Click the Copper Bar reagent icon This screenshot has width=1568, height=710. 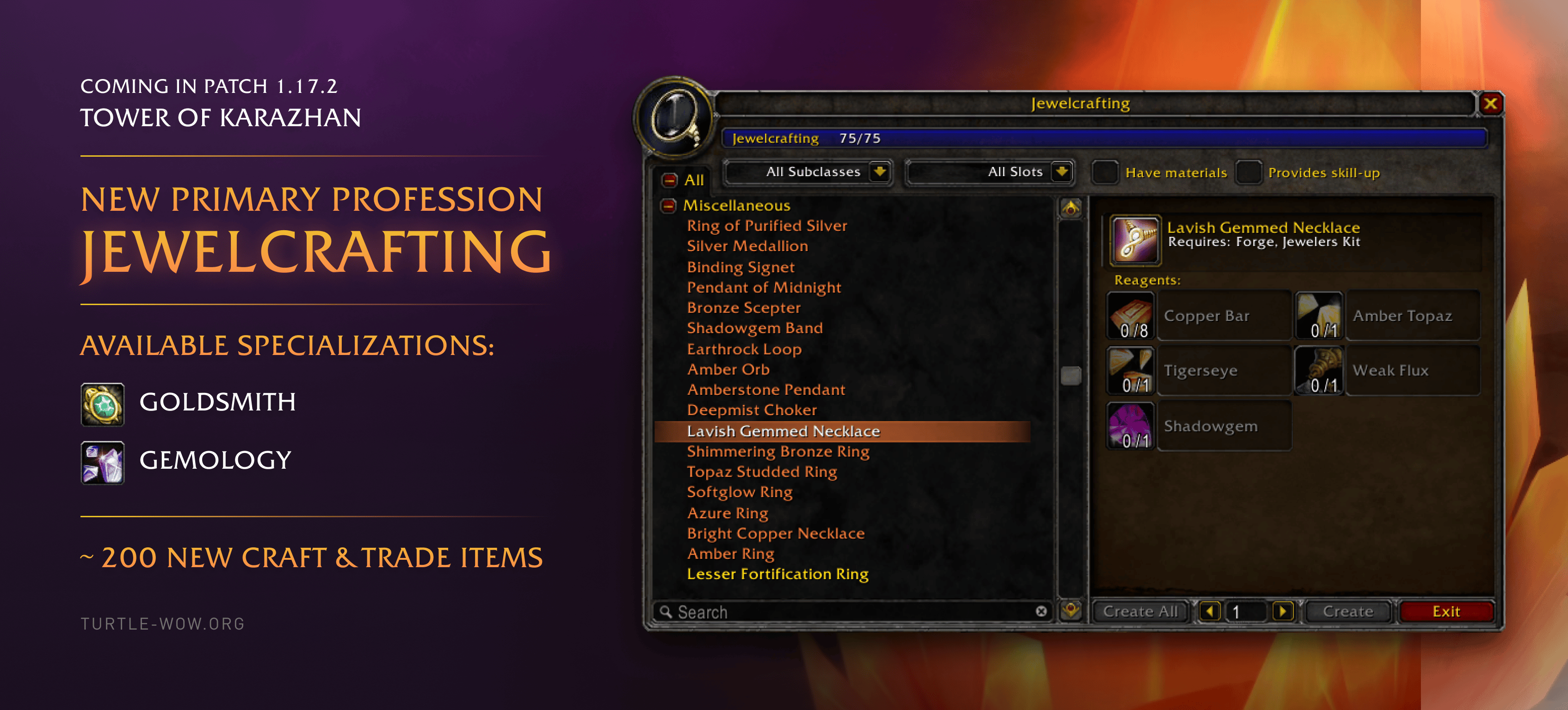pos(1130,315)
